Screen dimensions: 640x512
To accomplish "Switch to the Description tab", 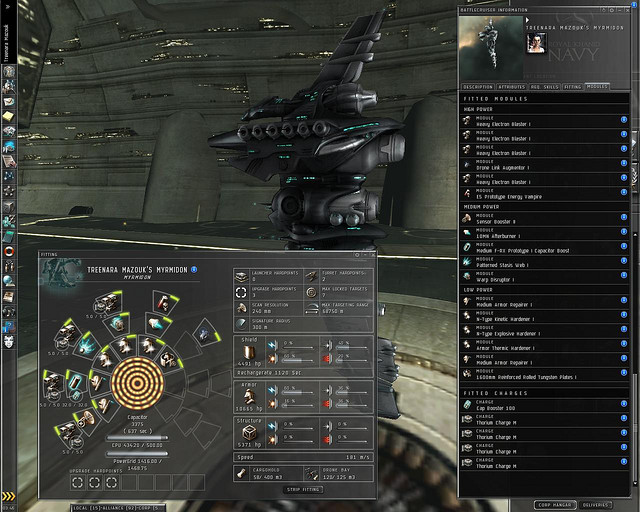I will [476, 87].
